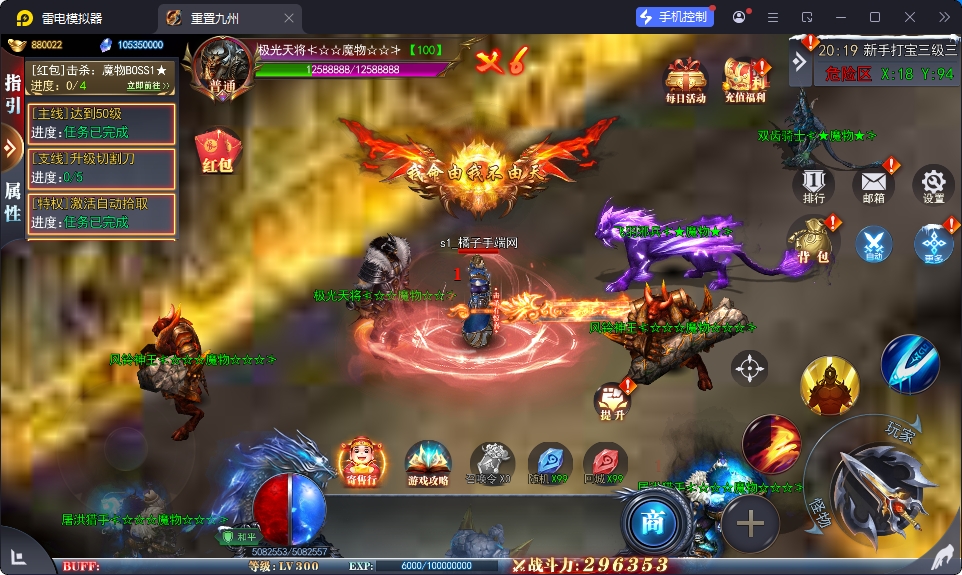Image resolution: width=962 pixels, height=575 pixels.
Task: Open the 排行 ranking board
Action: [x=813, y=184]
